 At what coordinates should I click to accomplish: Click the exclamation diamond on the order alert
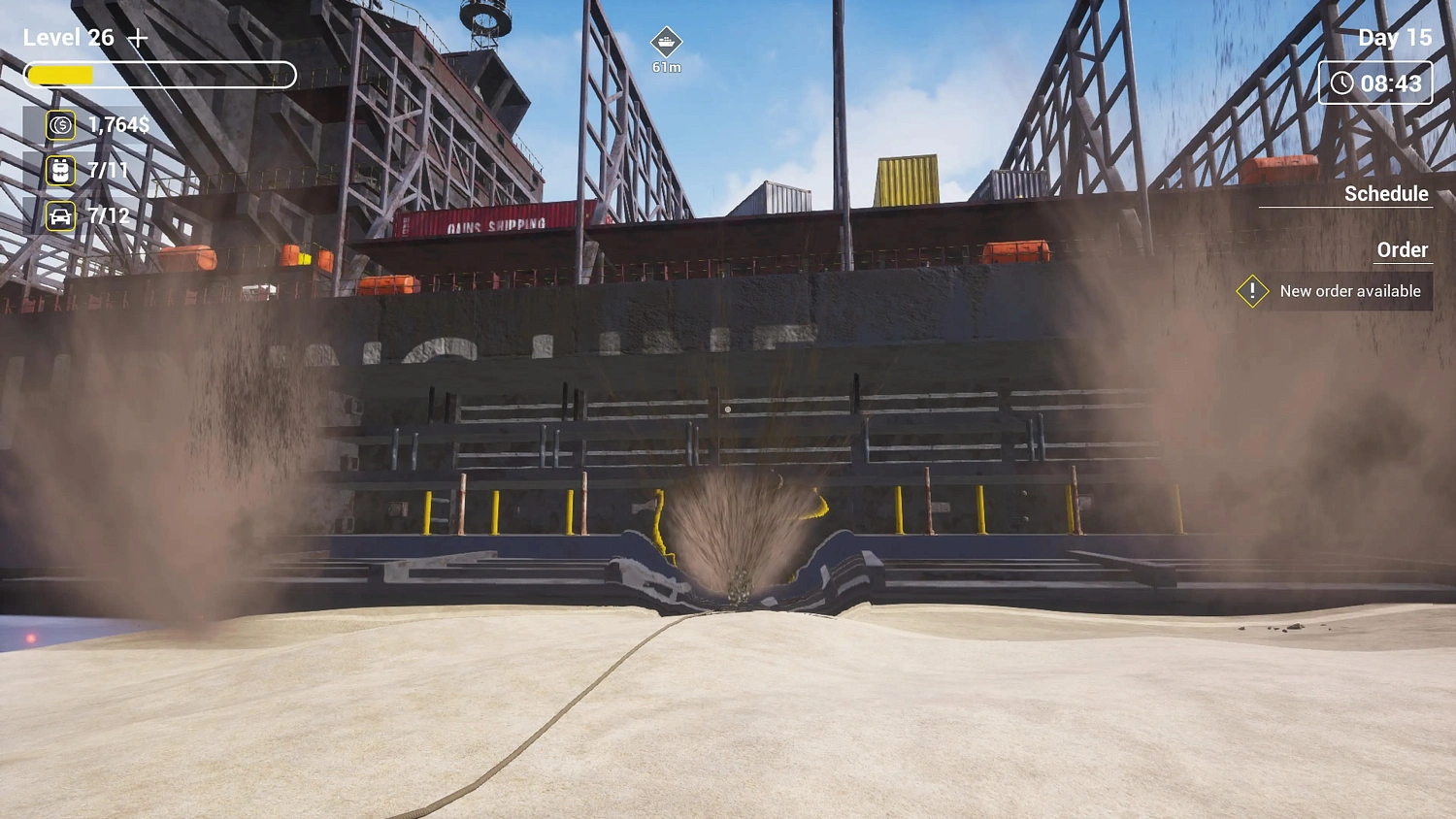pyautogui.click(x=1252, y=290)
